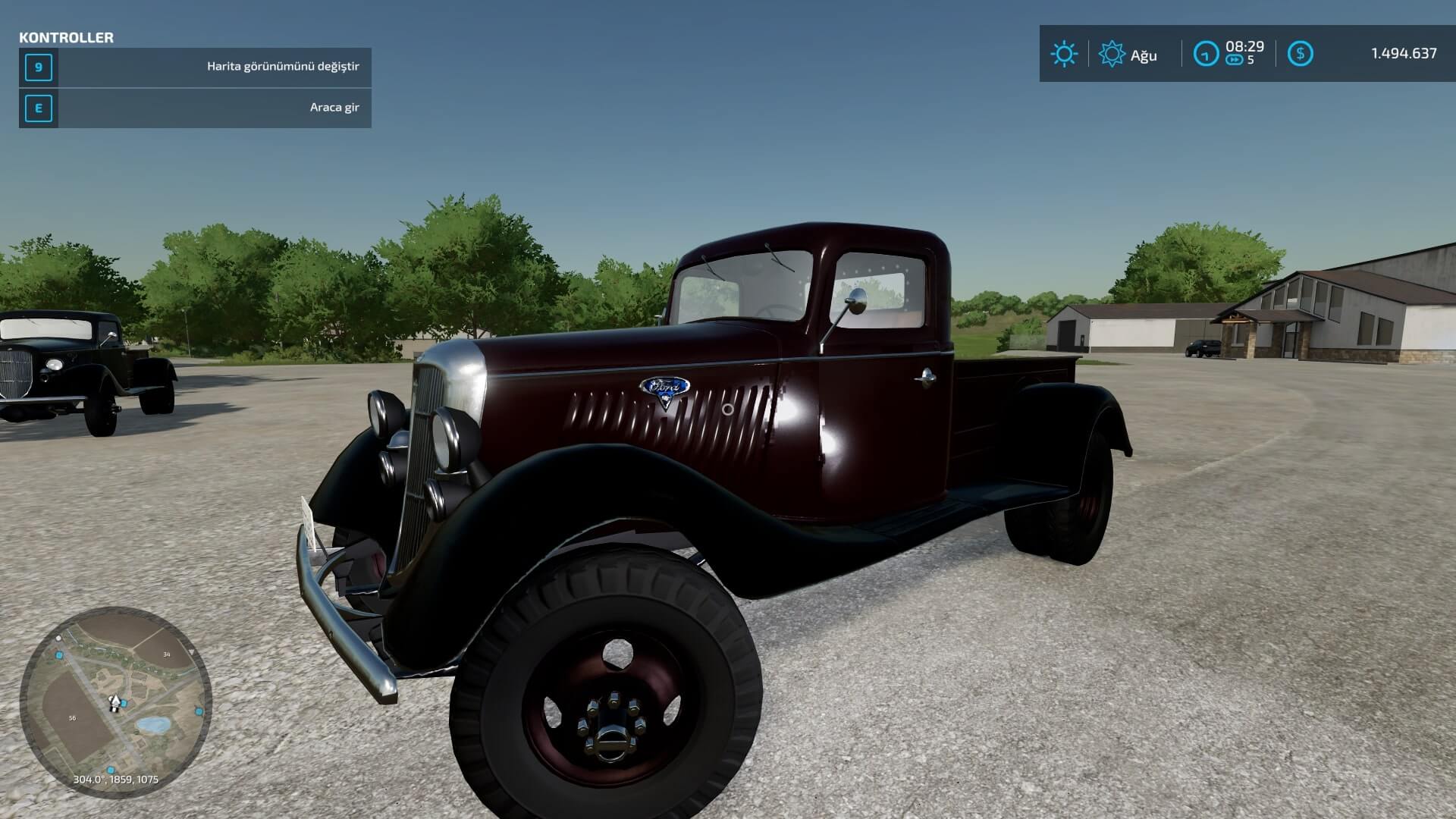Click the sun weather icon
The image size is (1456, 819).
(1063, 54)
